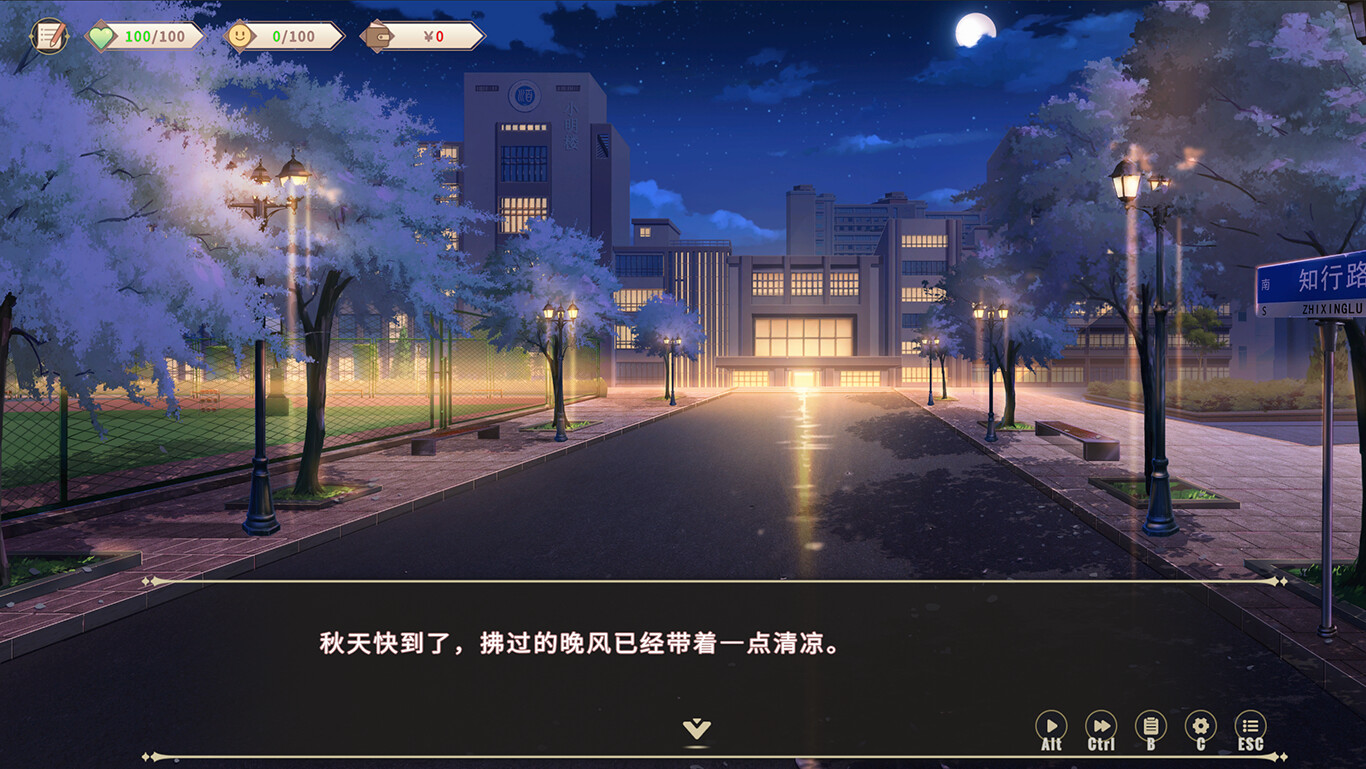Select the smiley face mood icon
The image size is (1366, 769).
[239, 36]
